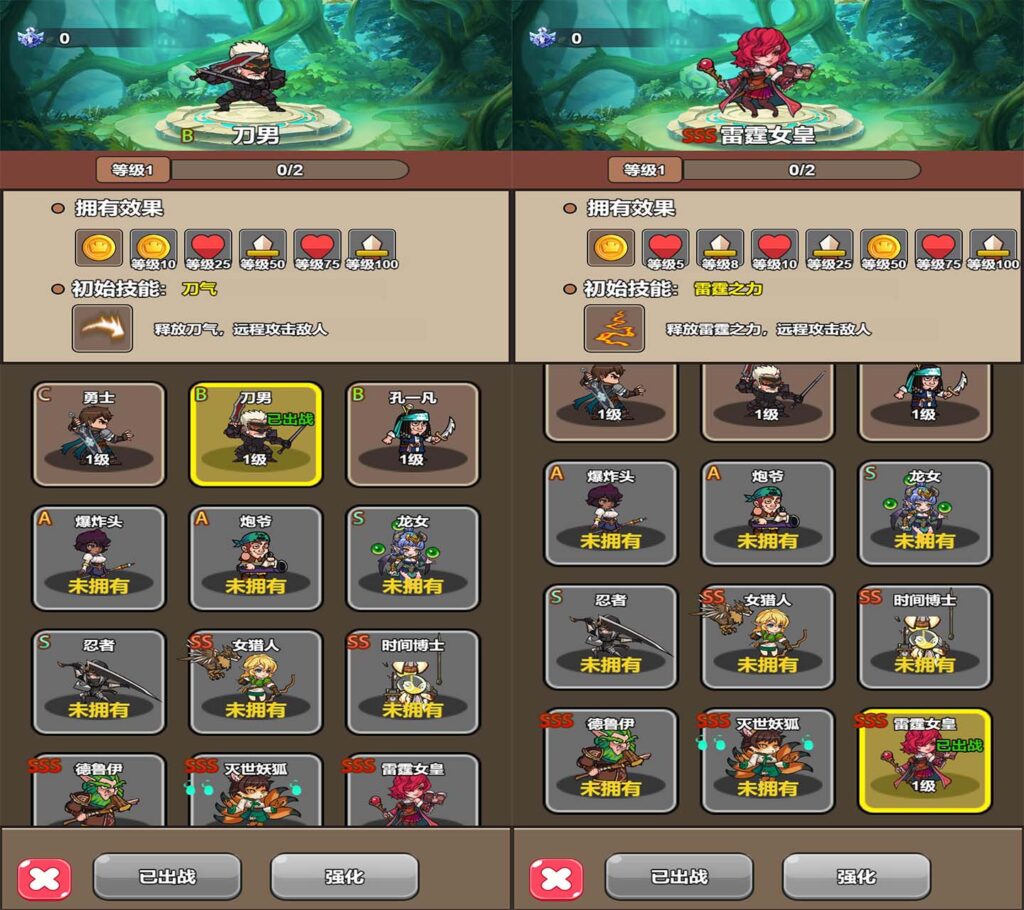Click the 雷霆之力 initial skill icon

[614, 329]
